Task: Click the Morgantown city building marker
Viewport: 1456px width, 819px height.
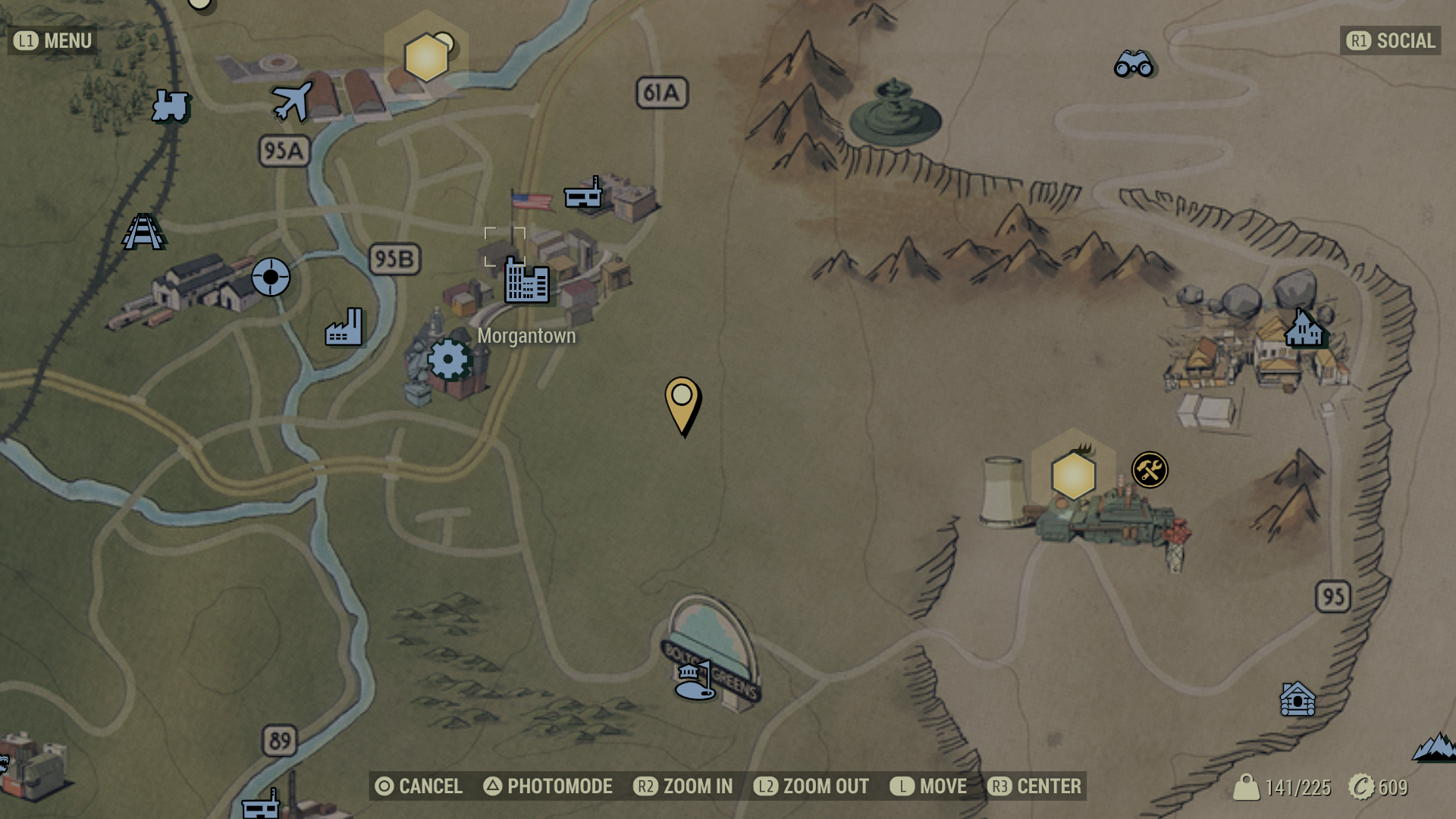Action: 527,281
